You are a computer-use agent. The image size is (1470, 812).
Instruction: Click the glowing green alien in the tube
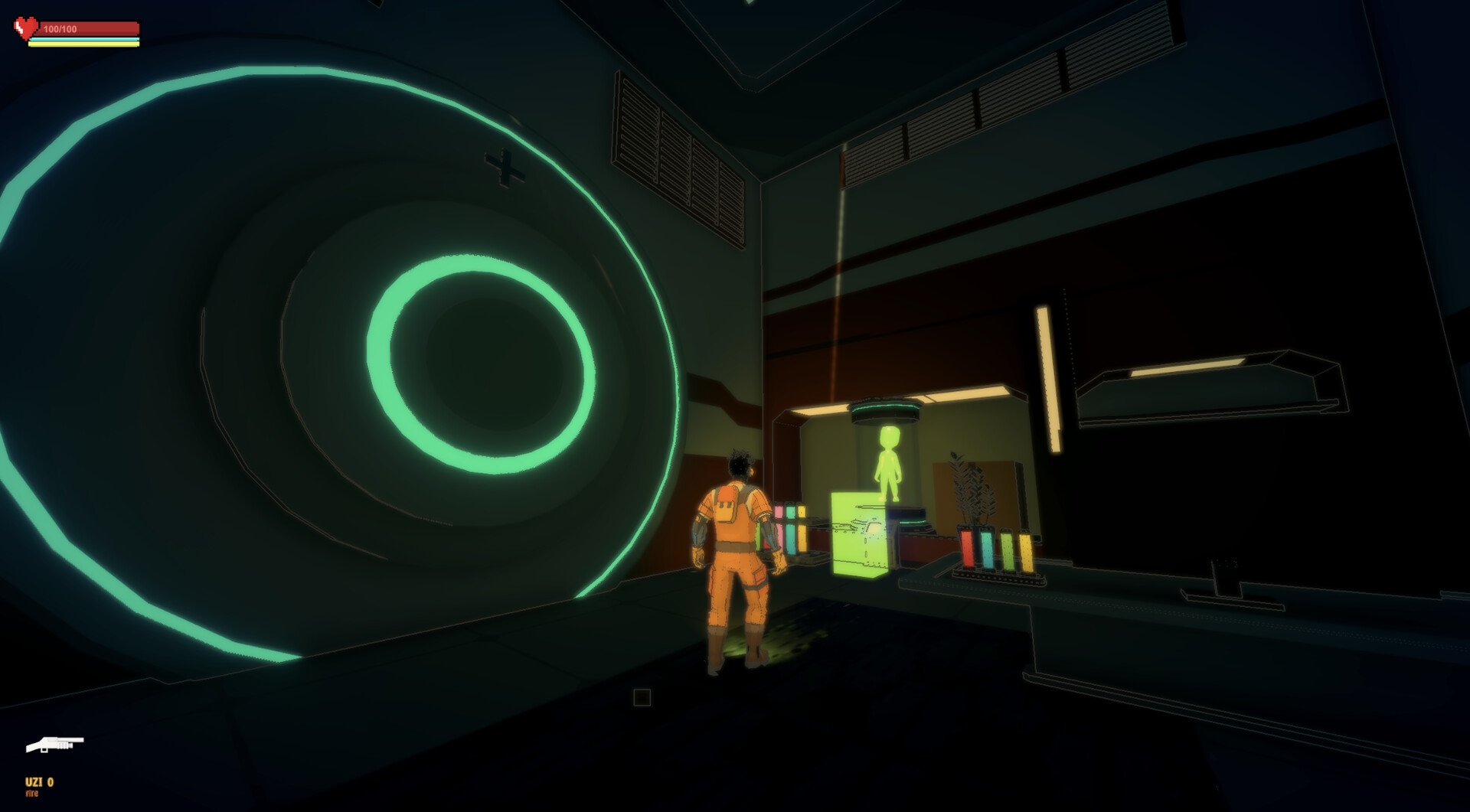(x=888, y=463)
